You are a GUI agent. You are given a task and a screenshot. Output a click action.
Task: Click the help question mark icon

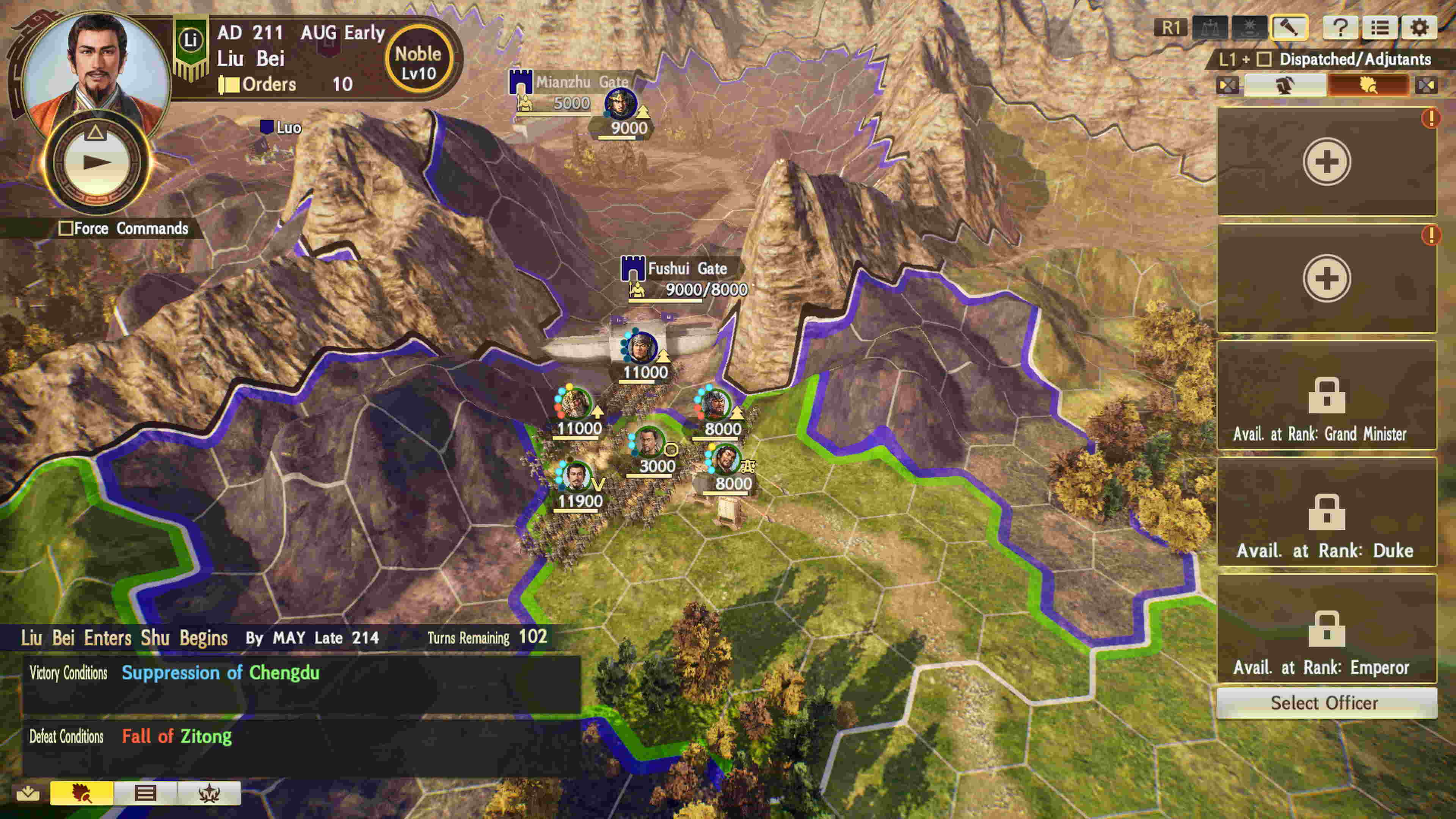pyautogui.click(x=1341, y=27)
